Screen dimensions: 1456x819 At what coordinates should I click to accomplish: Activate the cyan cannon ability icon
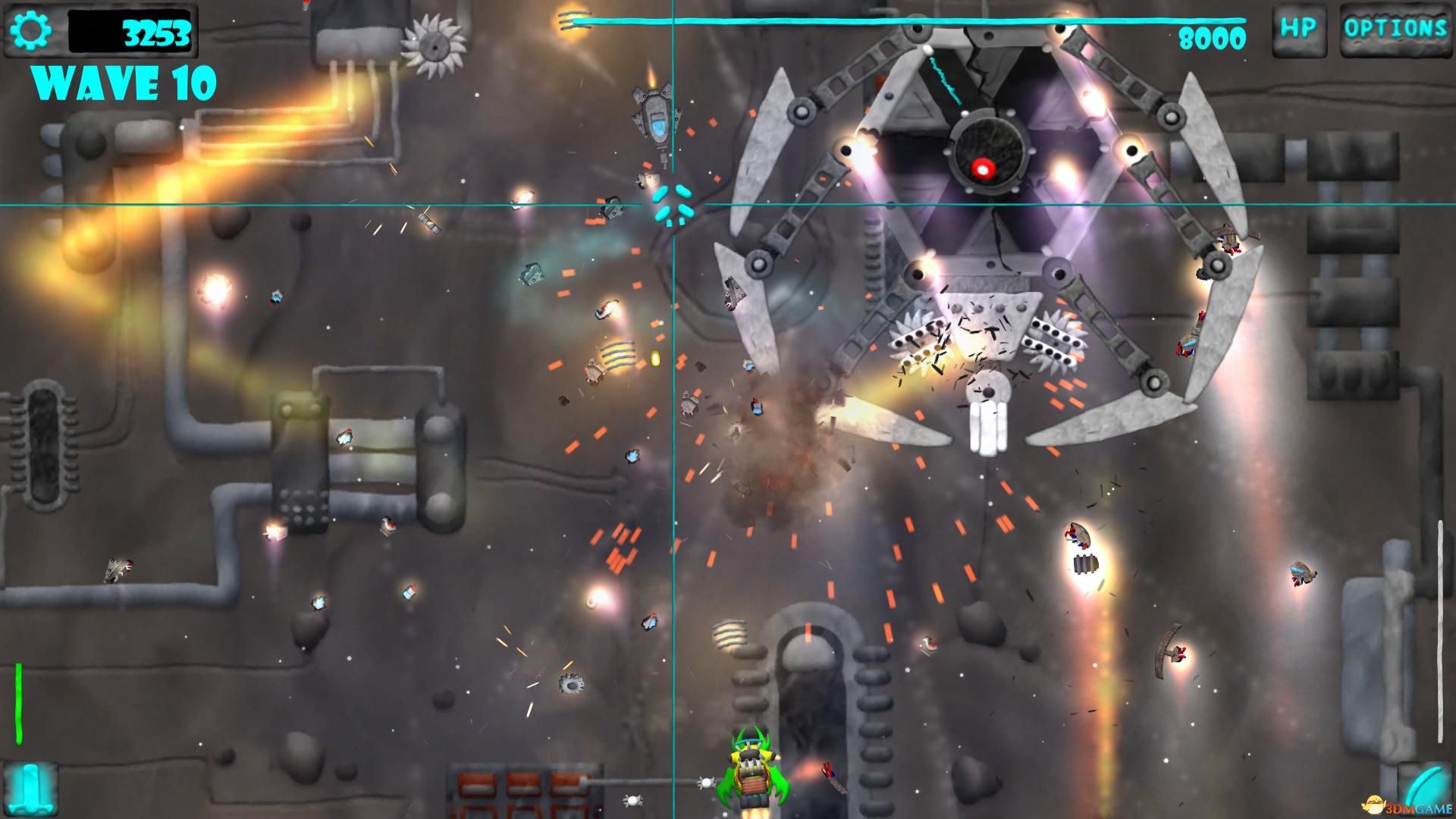tap(30, 789)
